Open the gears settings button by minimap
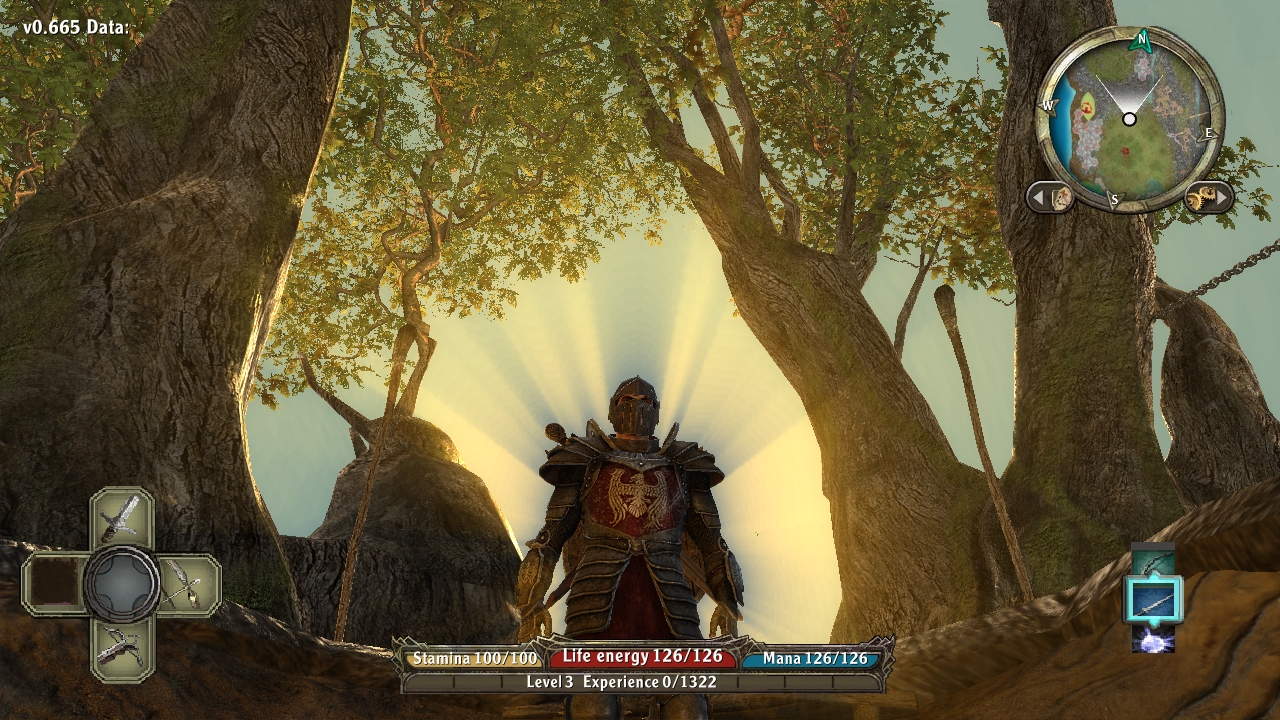 (1207, 197)
